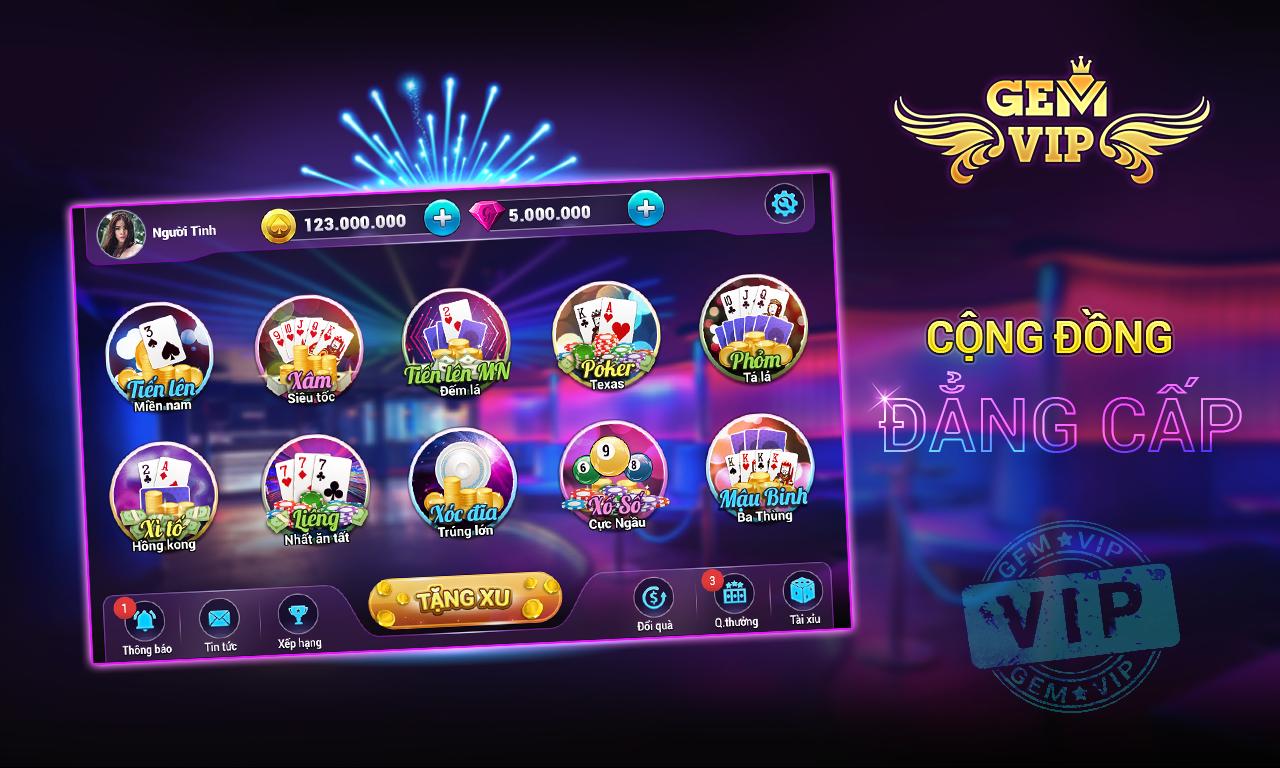Open the settings gear
Screen dimensions: 1280x768
tap(786, 204)
